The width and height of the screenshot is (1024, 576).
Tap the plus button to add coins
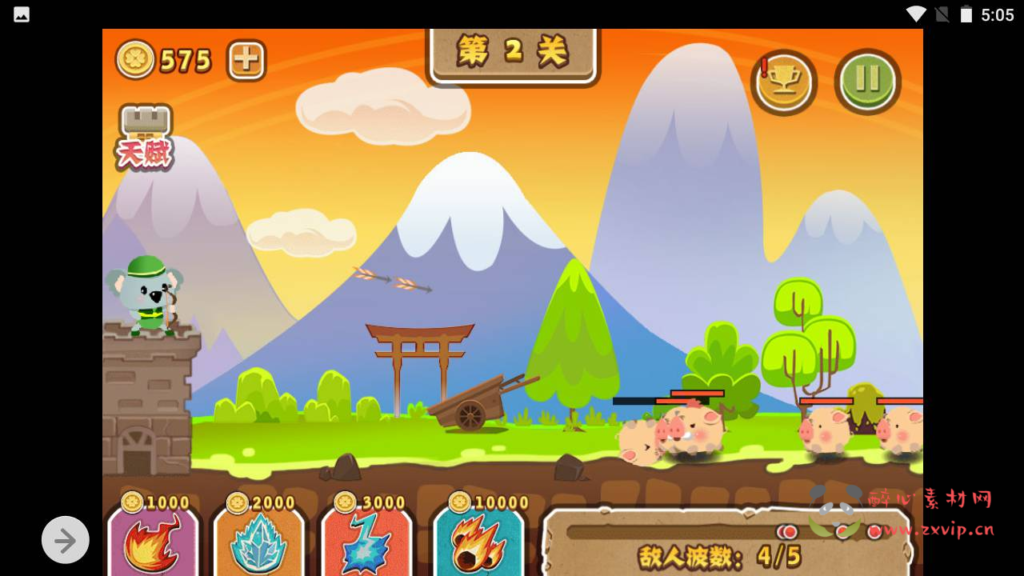pos(246,60)
